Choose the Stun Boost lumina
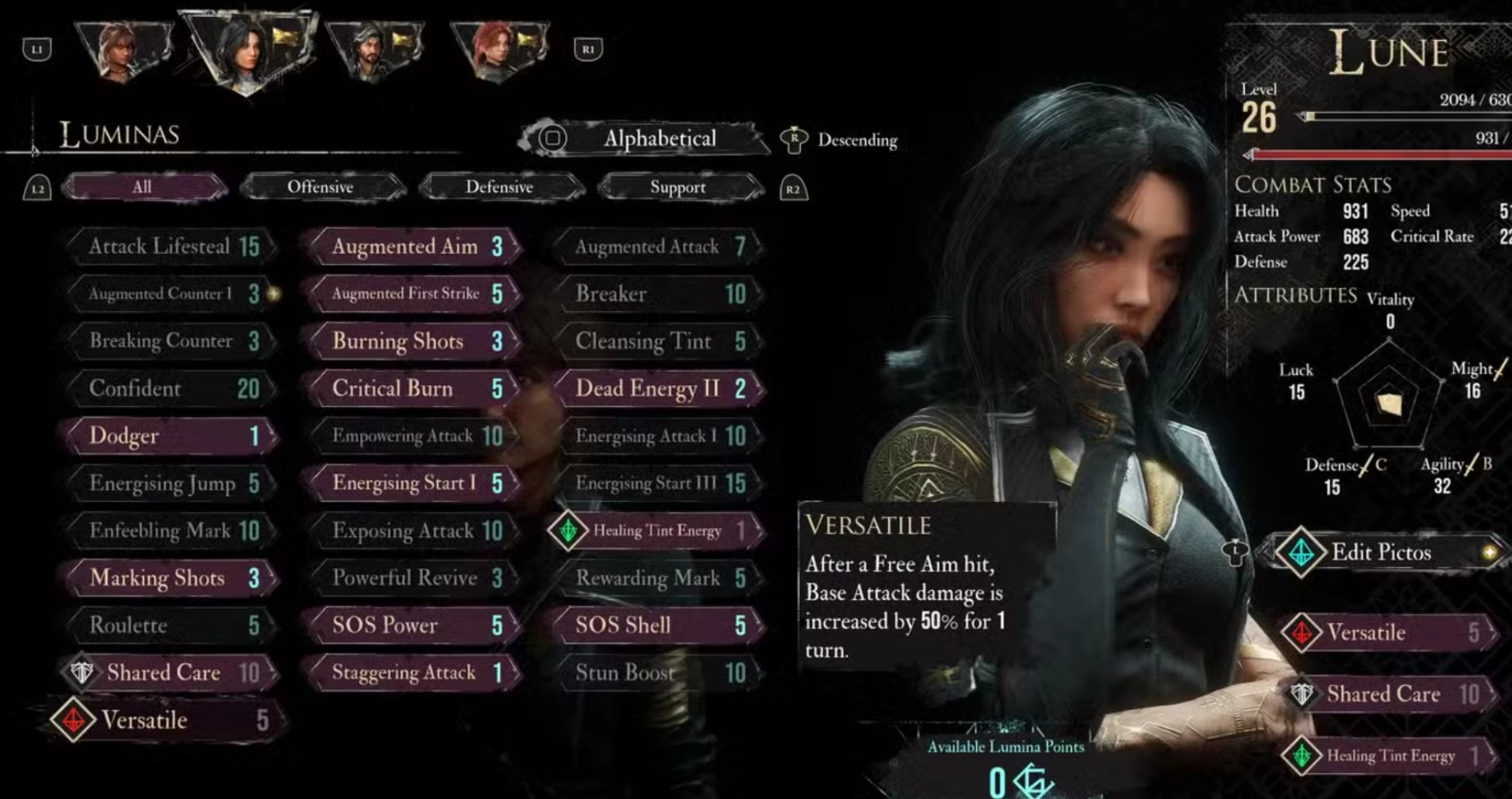This screenshot has height=799, width=1512. (x=658, y=673)
